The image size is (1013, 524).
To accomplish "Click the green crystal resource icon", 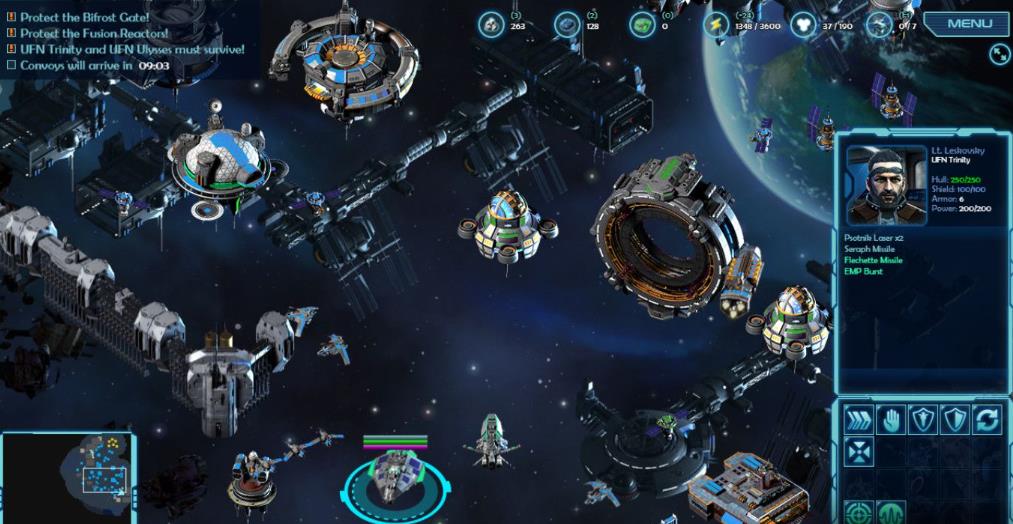I will pos(642,25).
